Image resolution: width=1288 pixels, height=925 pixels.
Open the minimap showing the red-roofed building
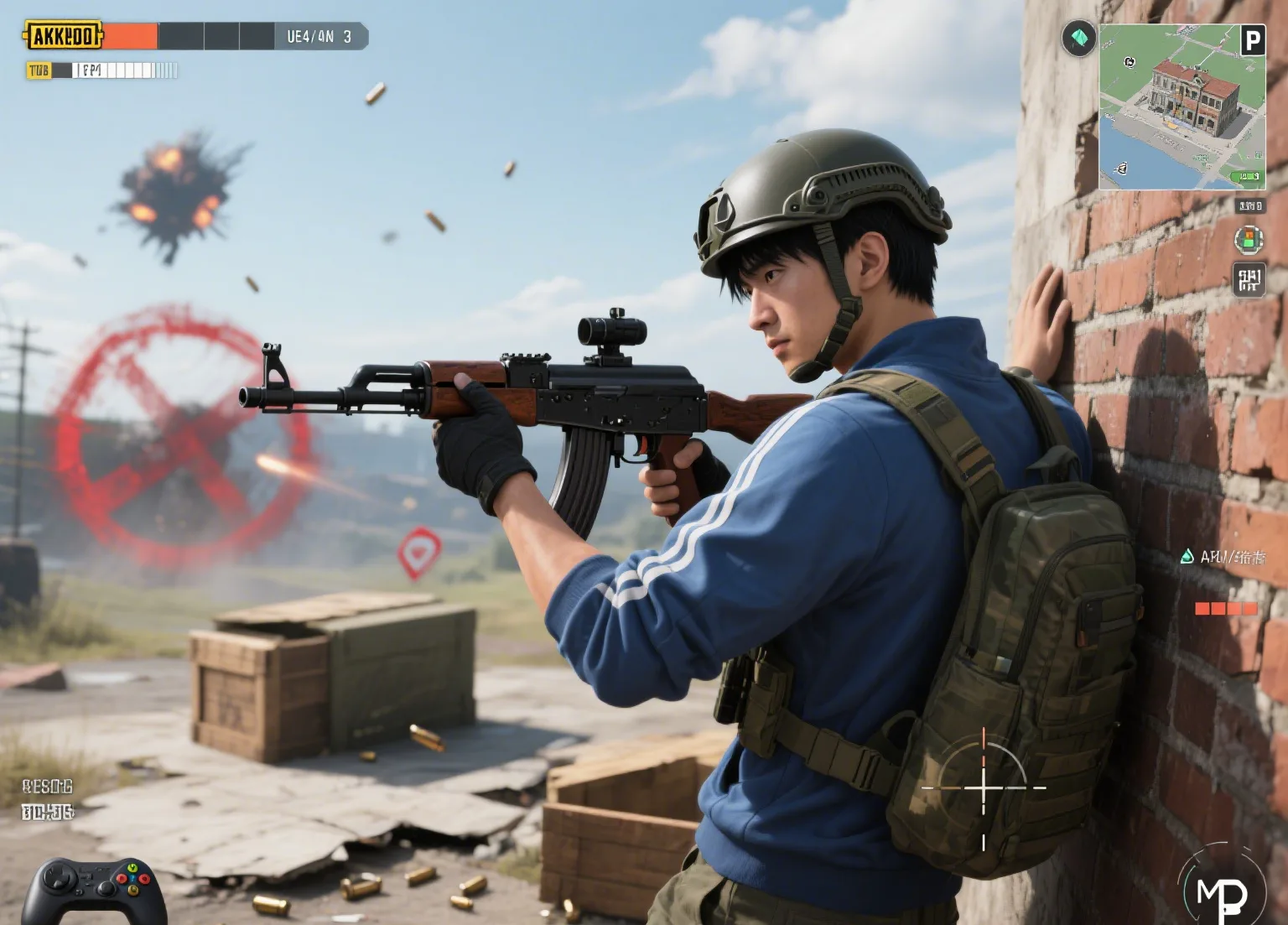point(1182,107)
